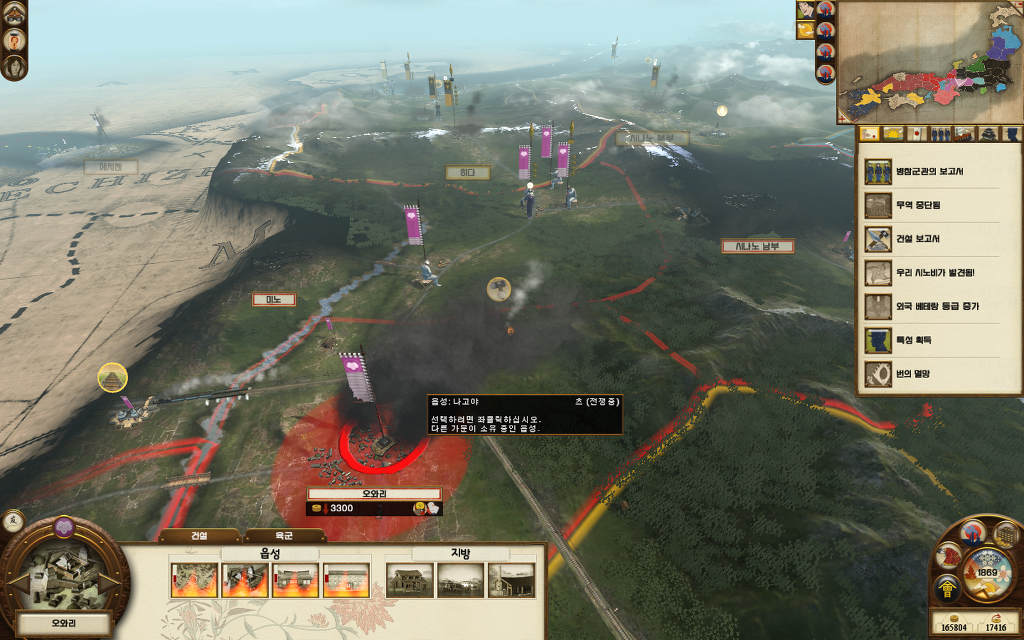Switch to the 육군 army tab
Image resolution: width=1024 pixels, height=640 pixels.
click(283, 535)
